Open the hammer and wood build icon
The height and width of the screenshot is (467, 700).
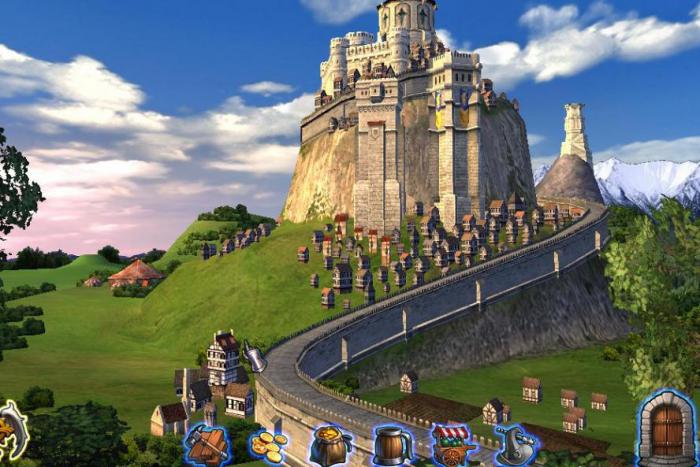(209, 445)
